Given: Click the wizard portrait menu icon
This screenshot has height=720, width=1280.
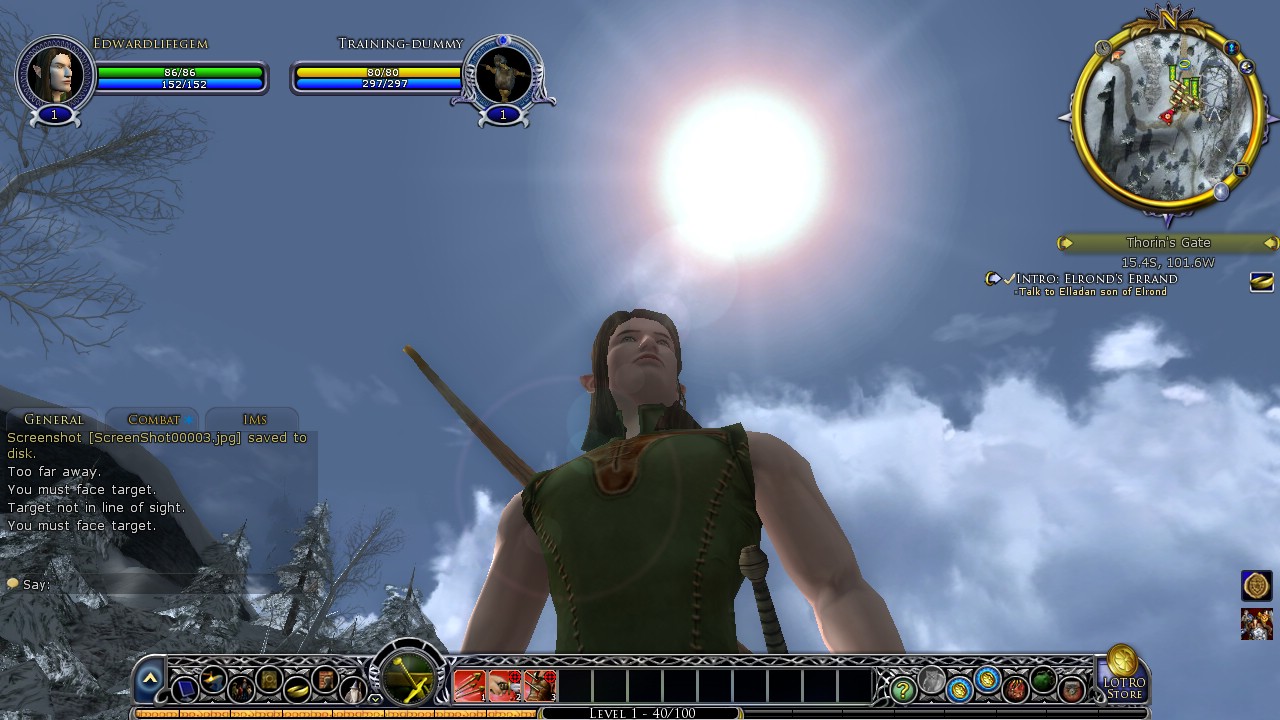Looking at the screenshot, I should [x=354, y=689].
